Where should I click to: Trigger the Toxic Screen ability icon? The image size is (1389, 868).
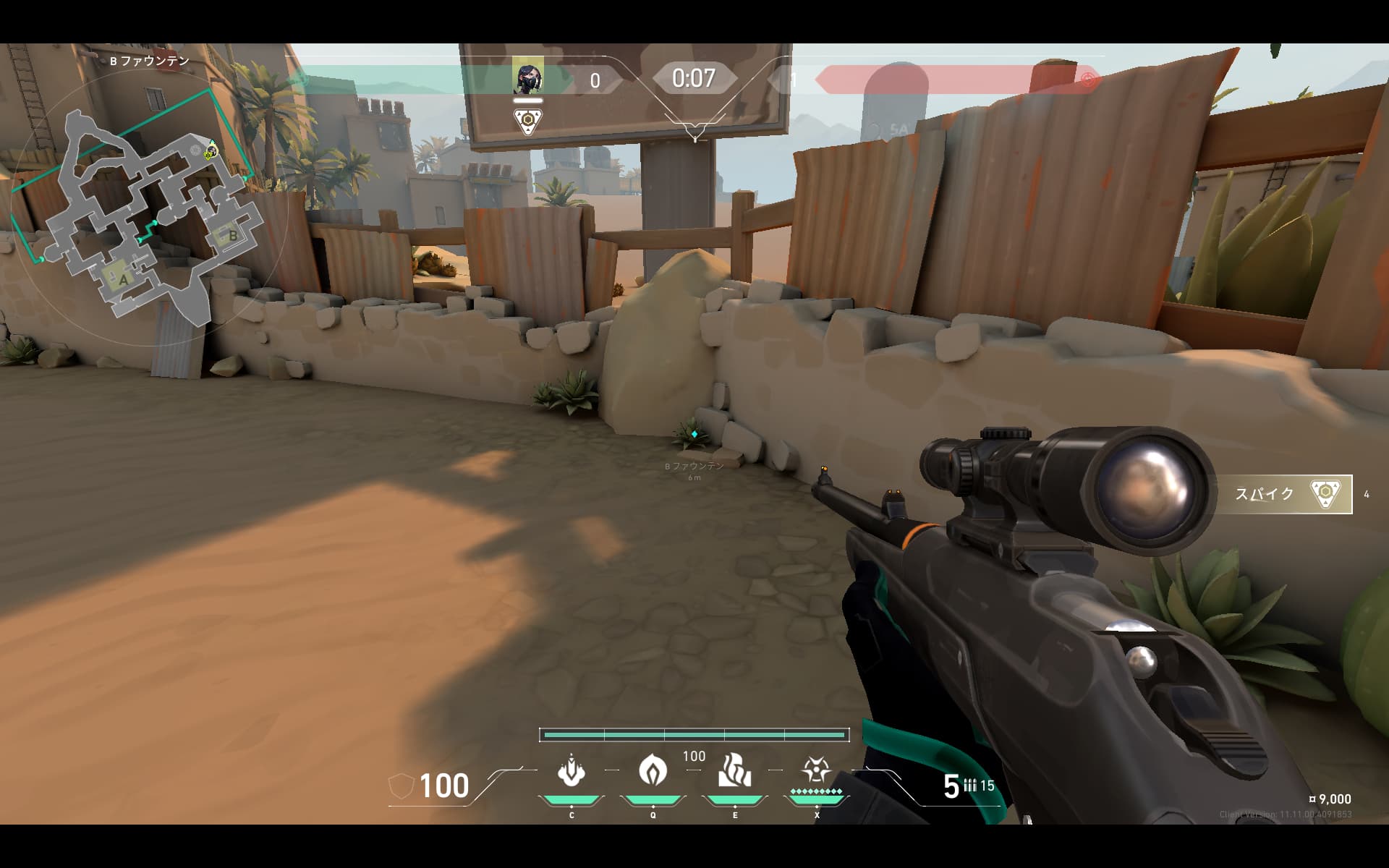click(734, 770)
